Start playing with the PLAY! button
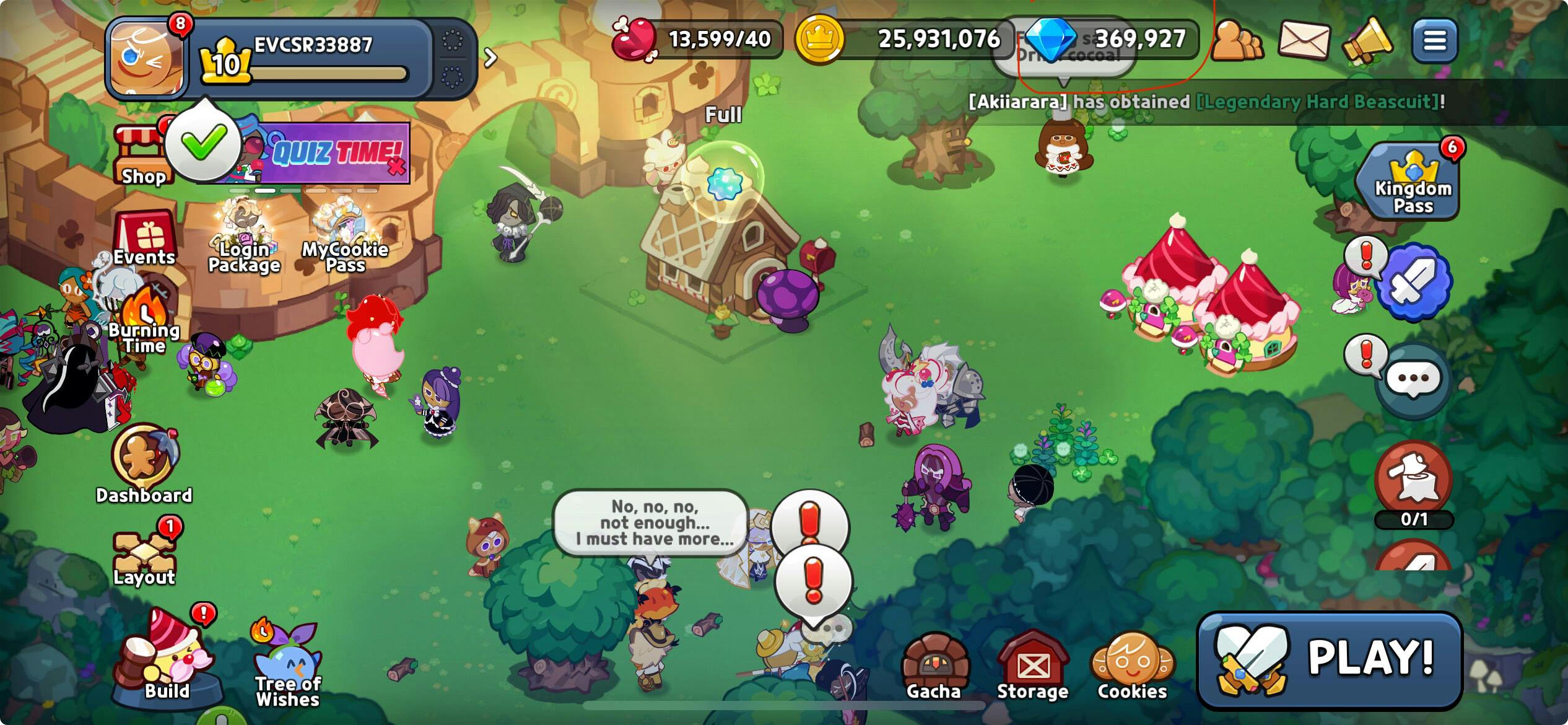The image size is (1568, 725). (1330, 660)
